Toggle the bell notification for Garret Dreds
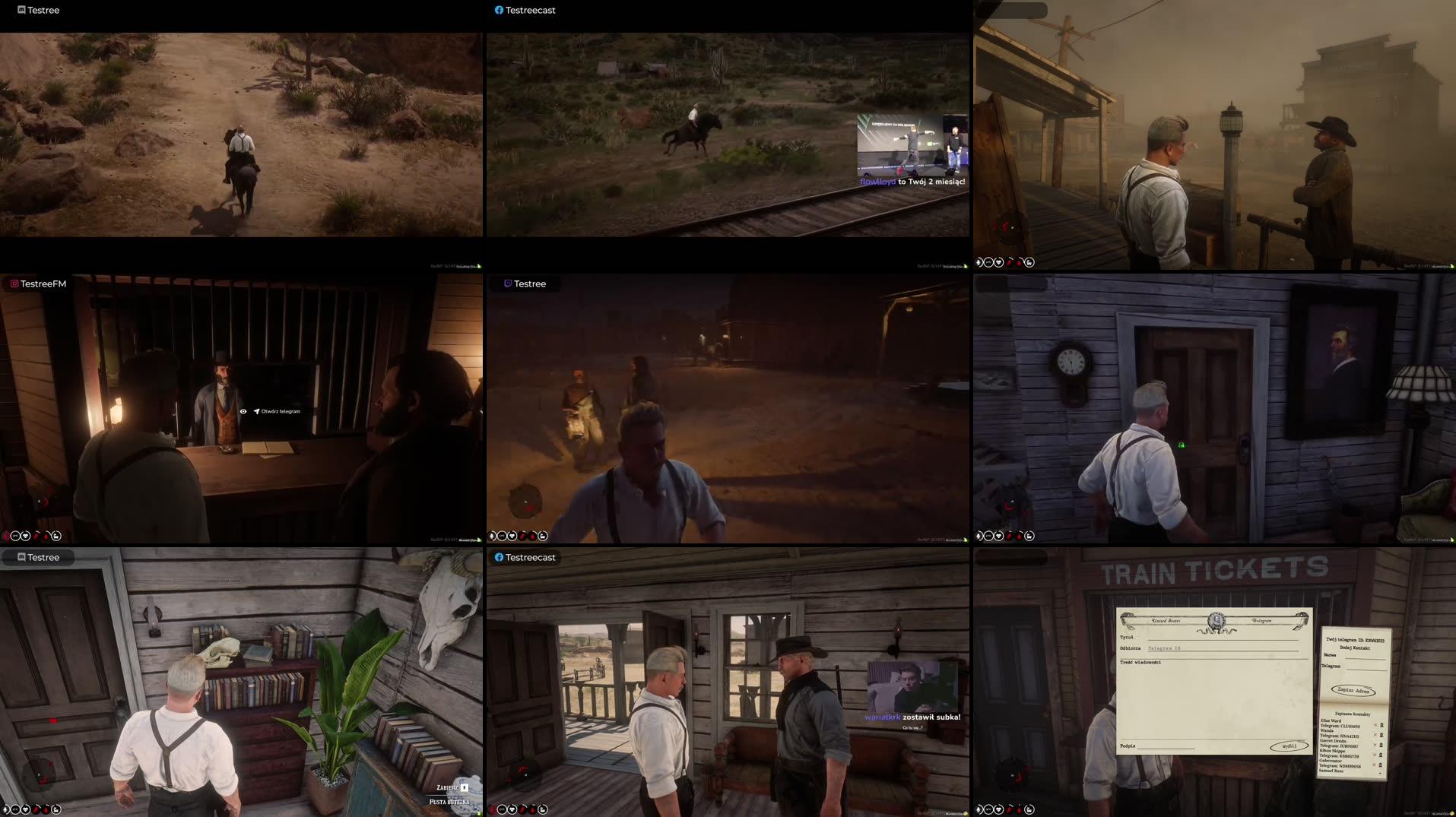This screenshot has width=1456, height=817. pyautogui.click(x=1381, y=745)
